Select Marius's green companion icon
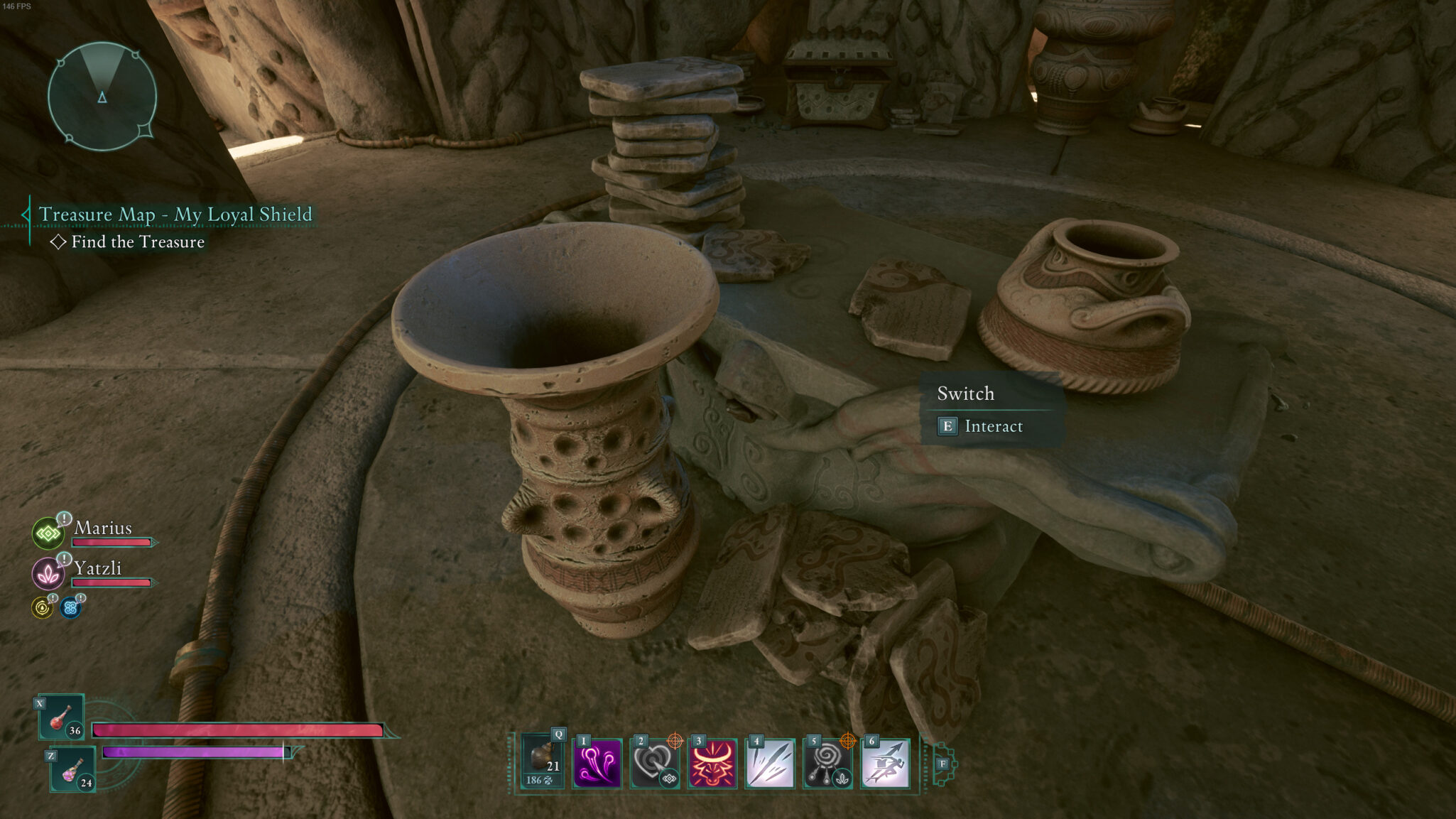 pos(48,533)
